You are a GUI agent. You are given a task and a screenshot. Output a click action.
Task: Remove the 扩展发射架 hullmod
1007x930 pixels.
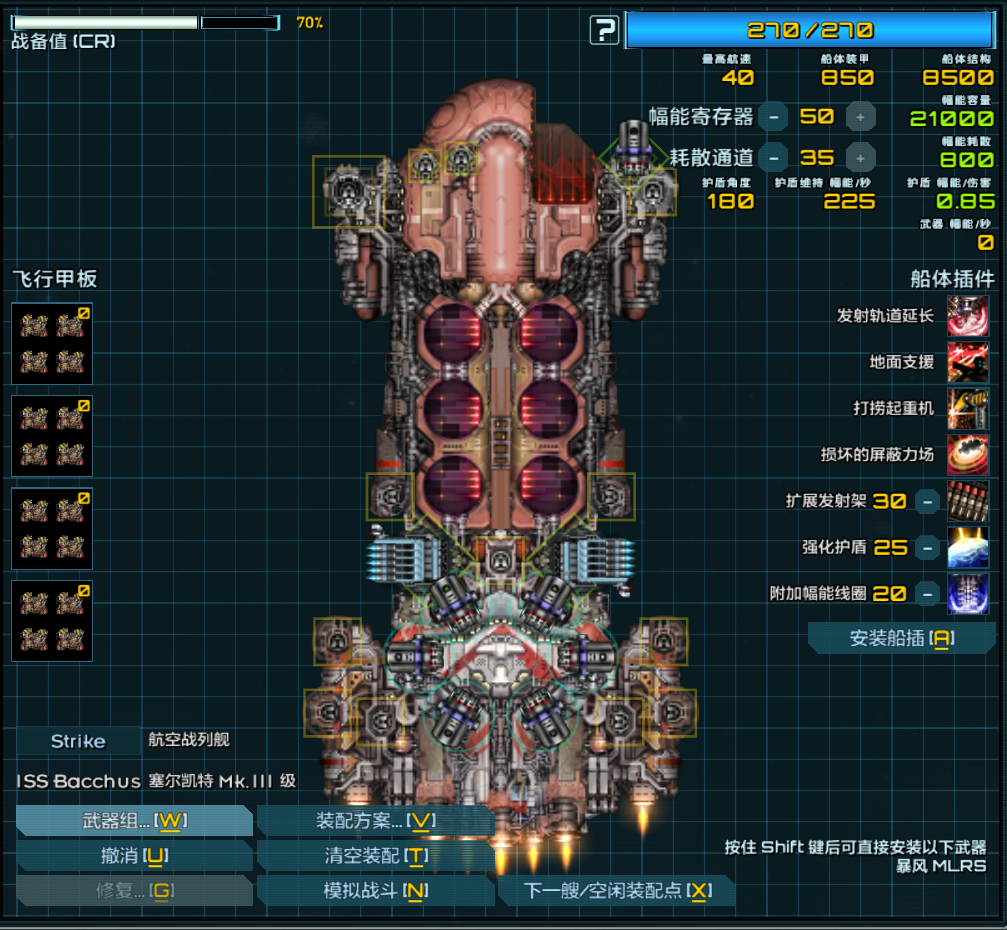929,501
